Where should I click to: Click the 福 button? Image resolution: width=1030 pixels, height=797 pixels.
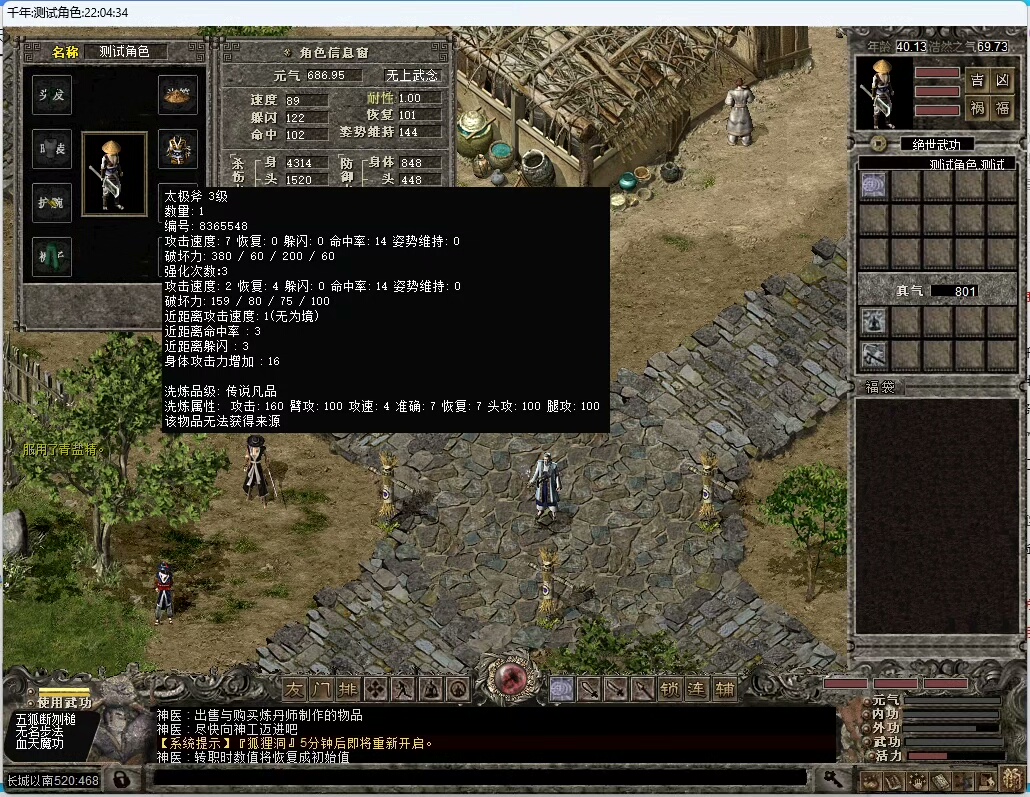tap(1002, 108)
